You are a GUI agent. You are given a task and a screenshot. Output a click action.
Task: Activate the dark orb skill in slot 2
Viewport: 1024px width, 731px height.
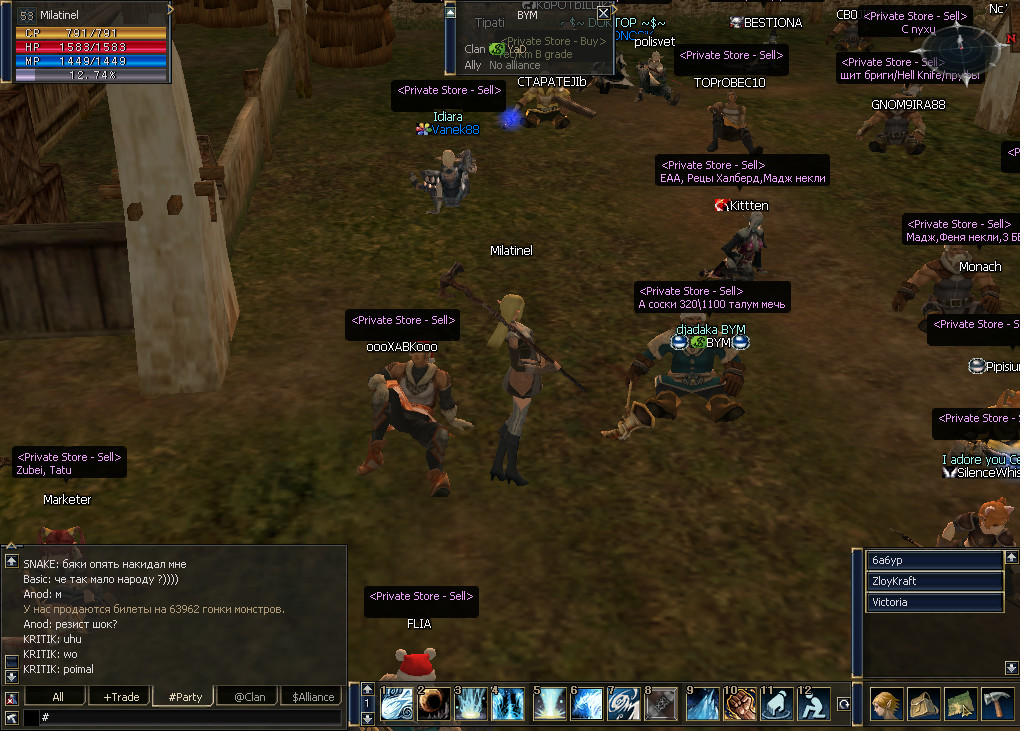click(x=433, y=703)
